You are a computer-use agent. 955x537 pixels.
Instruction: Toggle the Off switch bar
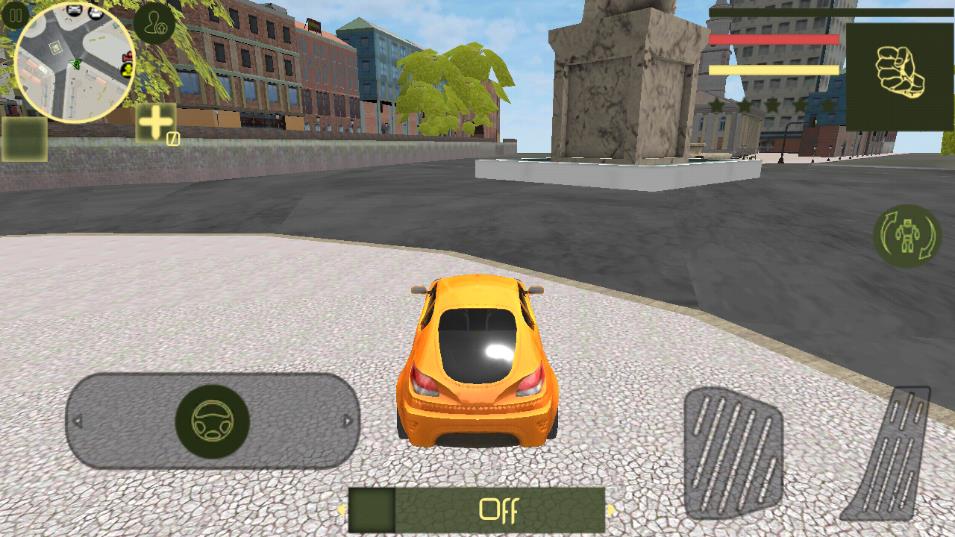click(x=477, y=510)
